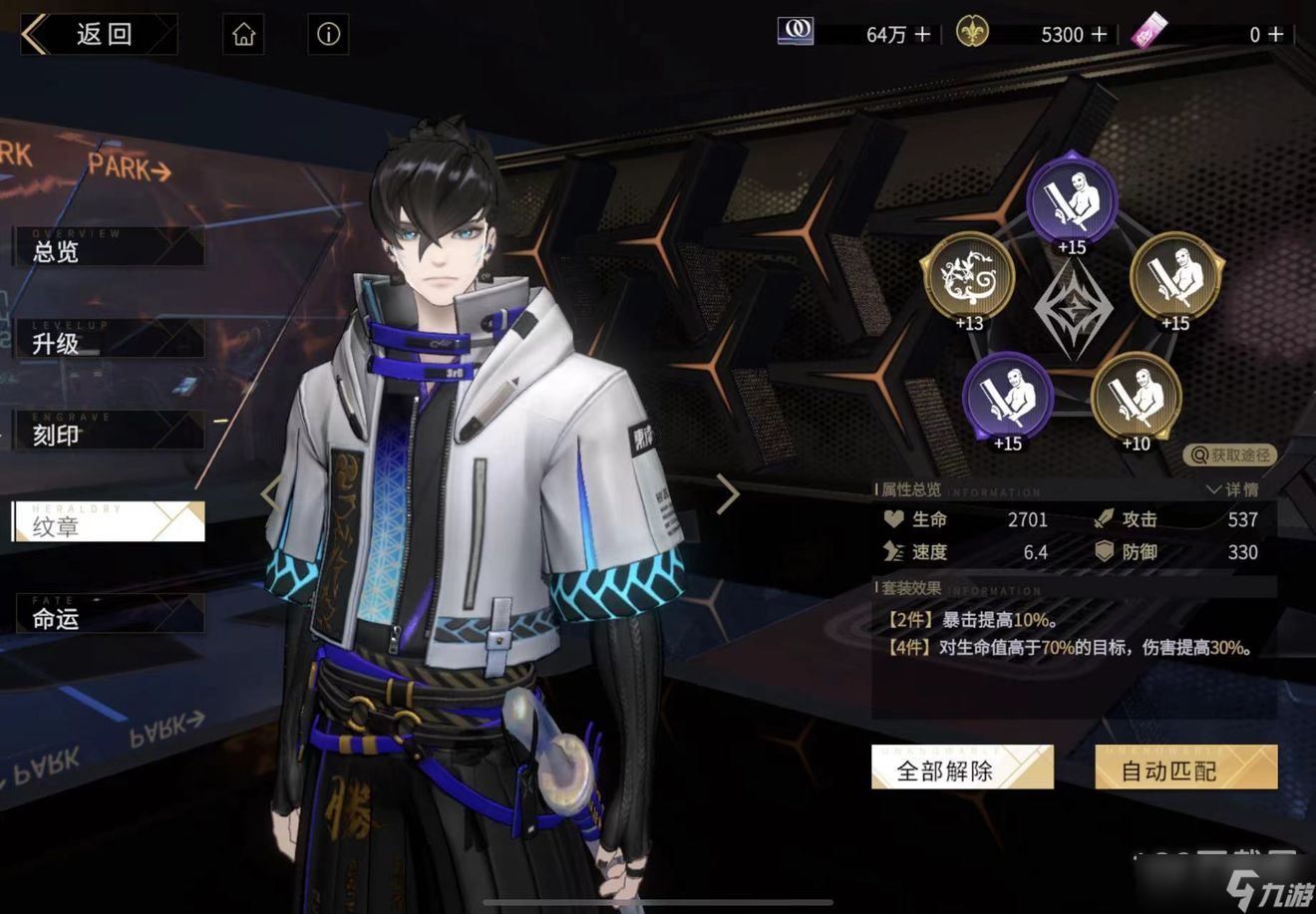Show the info icon details
This screenshot has width=1316, height=914.
point(328,35)
